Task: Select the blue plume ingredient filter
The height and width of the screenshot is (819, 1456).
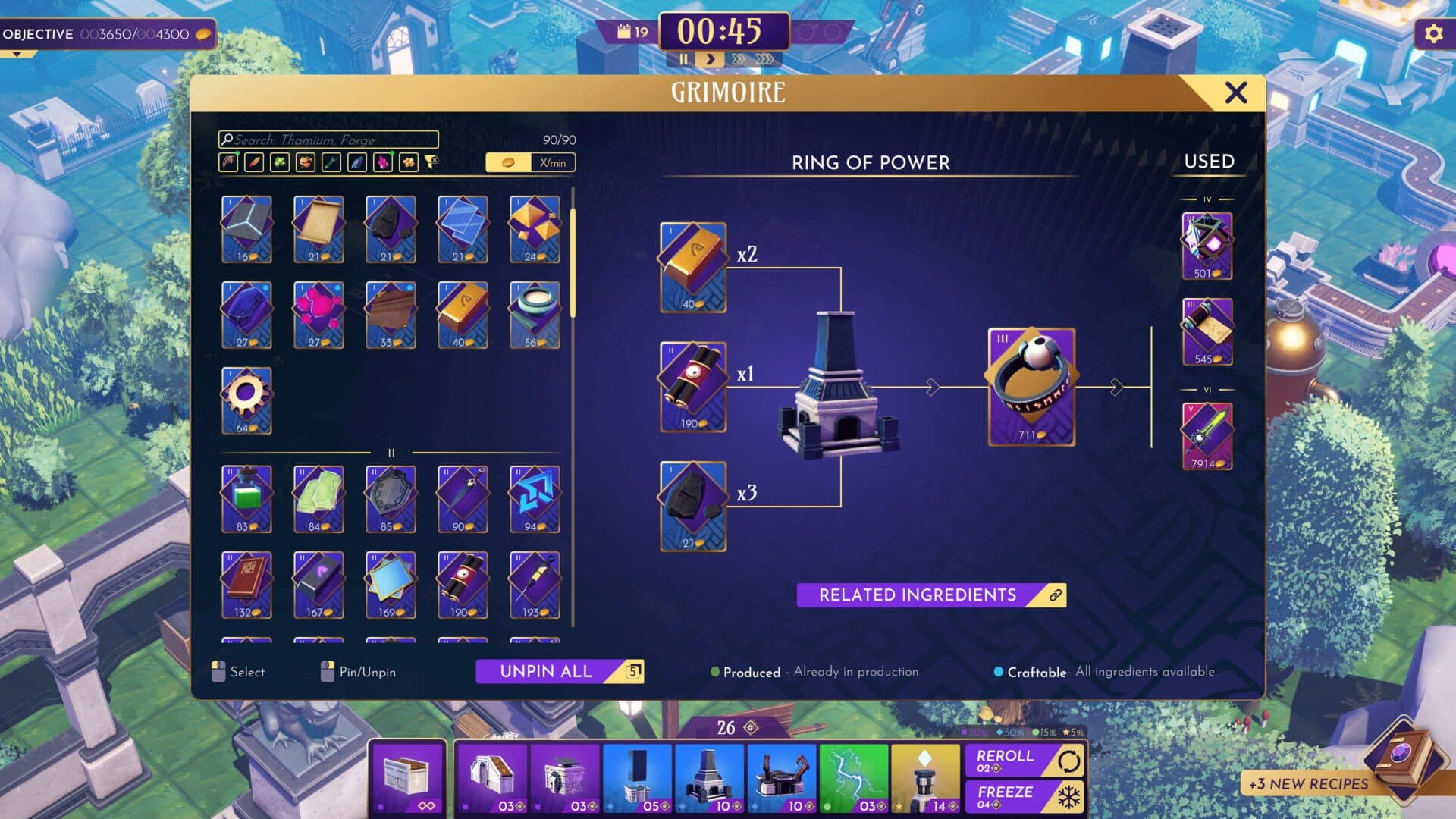Action: click(x=357, y=162)
